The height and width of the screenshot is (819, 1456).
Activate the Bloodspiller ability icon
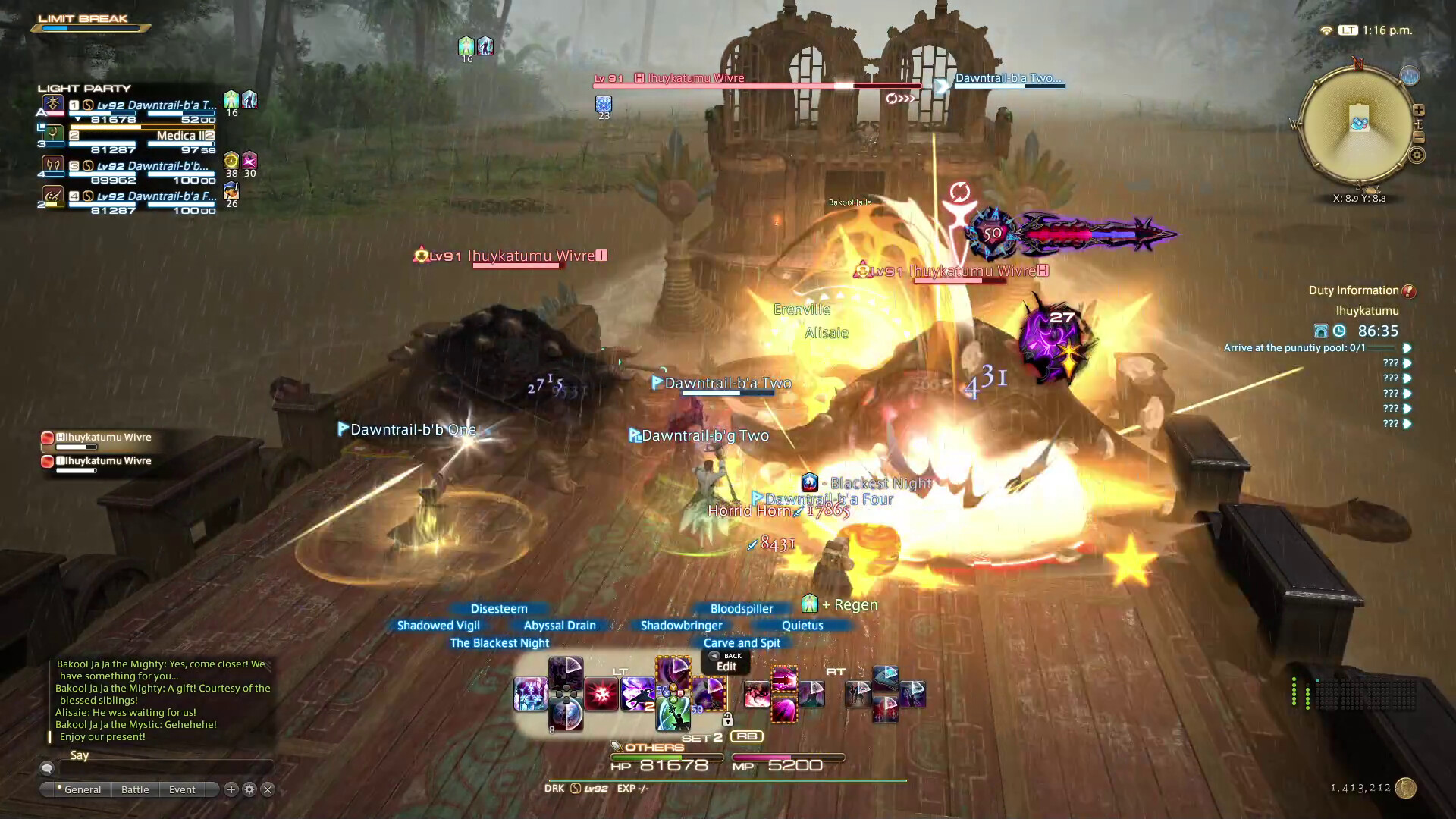coord(740,608)
